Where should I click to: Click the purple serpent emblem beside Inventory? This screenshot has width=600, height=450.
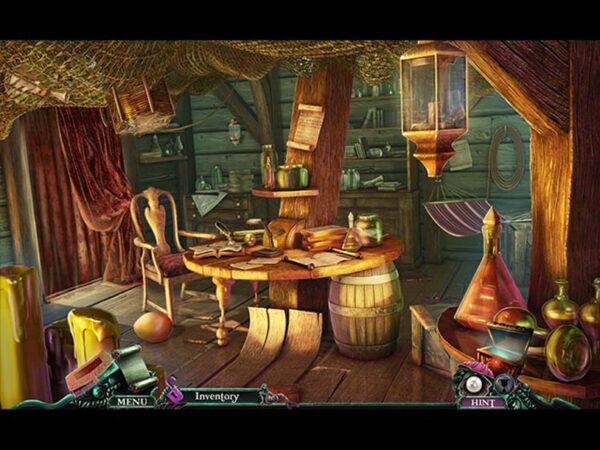click(x=172, y=391)
